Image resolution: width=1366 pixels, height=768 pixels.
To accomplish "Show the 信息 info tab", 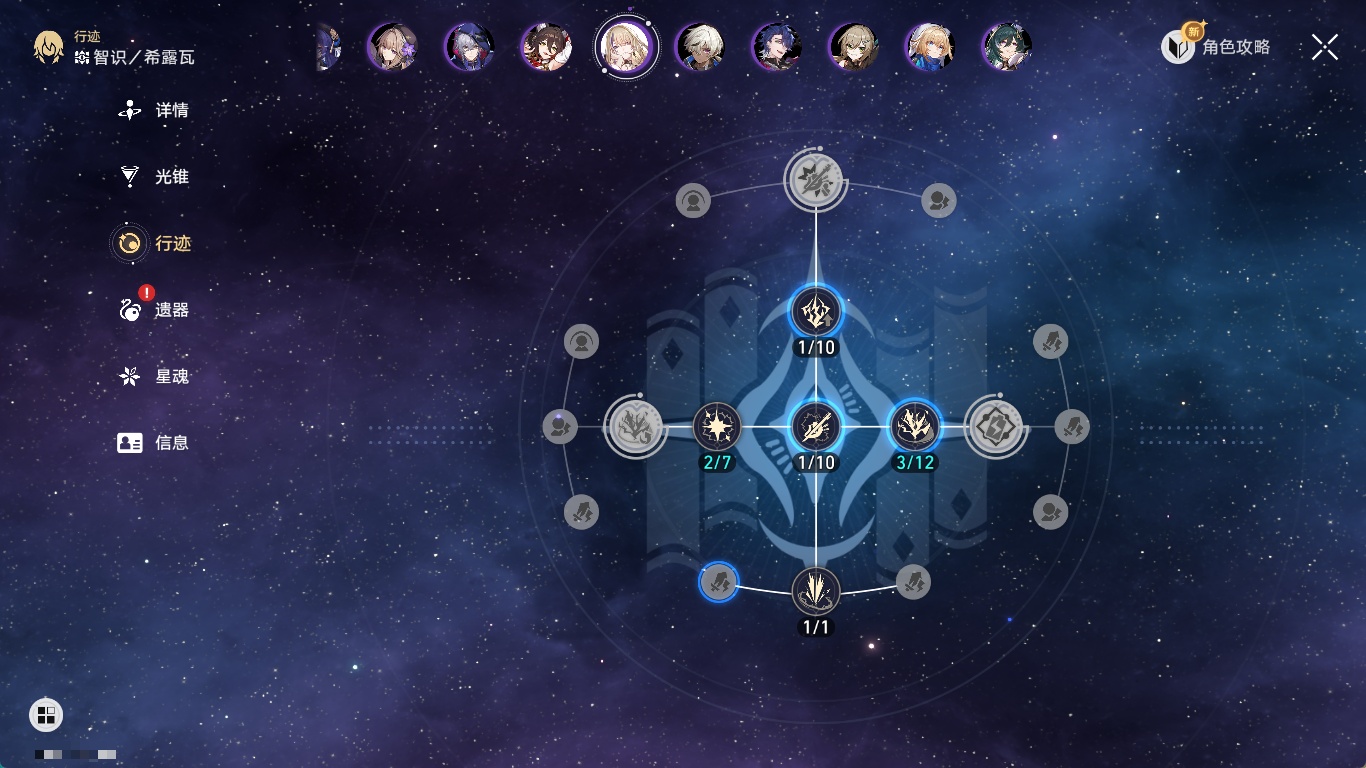I will click(x=154, y=442).
